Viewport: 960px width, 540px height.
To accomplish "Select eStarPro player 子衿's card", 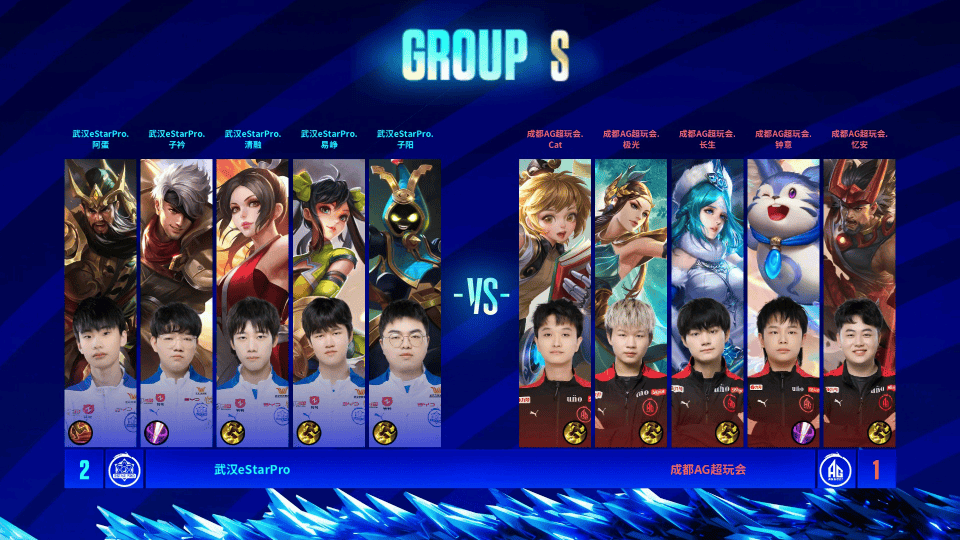I will click(x=177, y=302).
